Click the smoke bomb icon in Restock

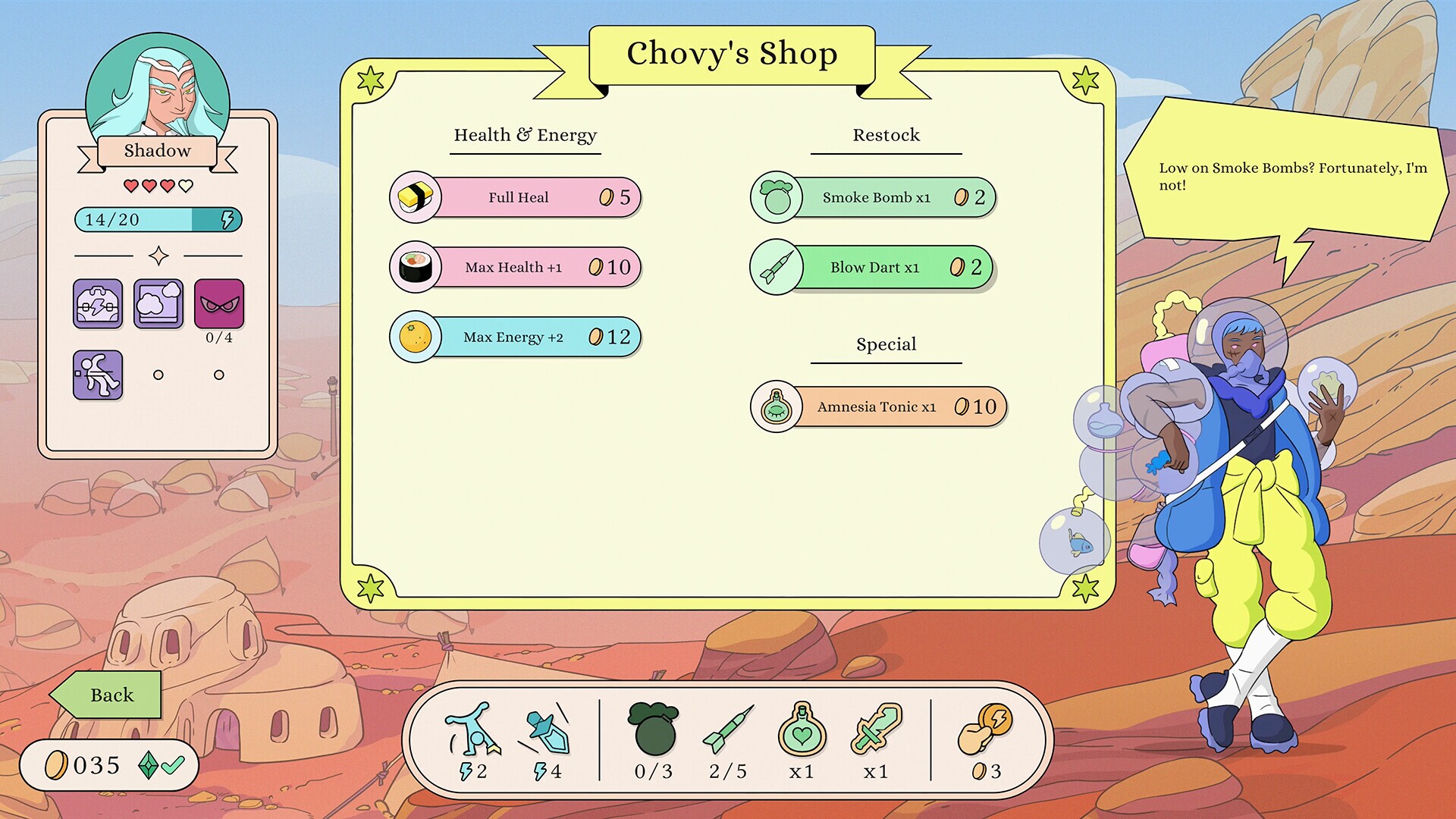[776, 196]
